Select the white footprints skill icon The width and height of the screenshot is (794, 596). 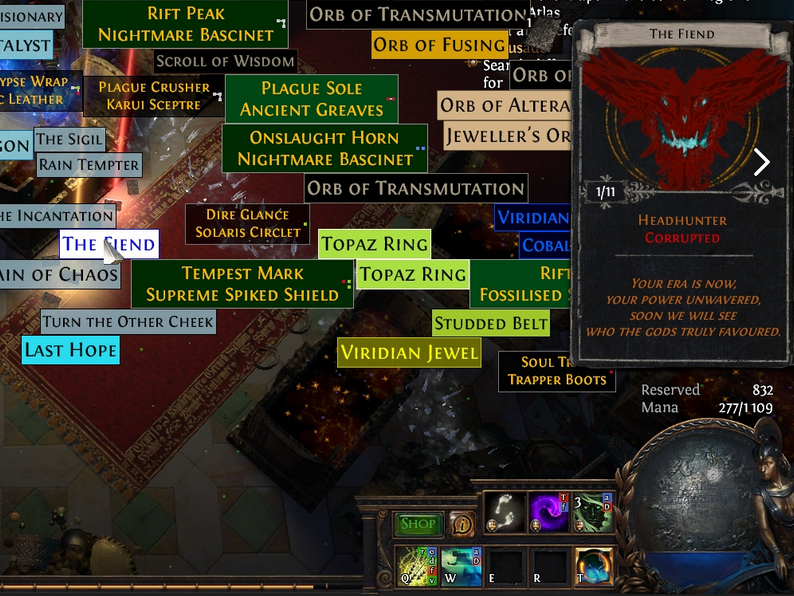click(x=505, y=511)
